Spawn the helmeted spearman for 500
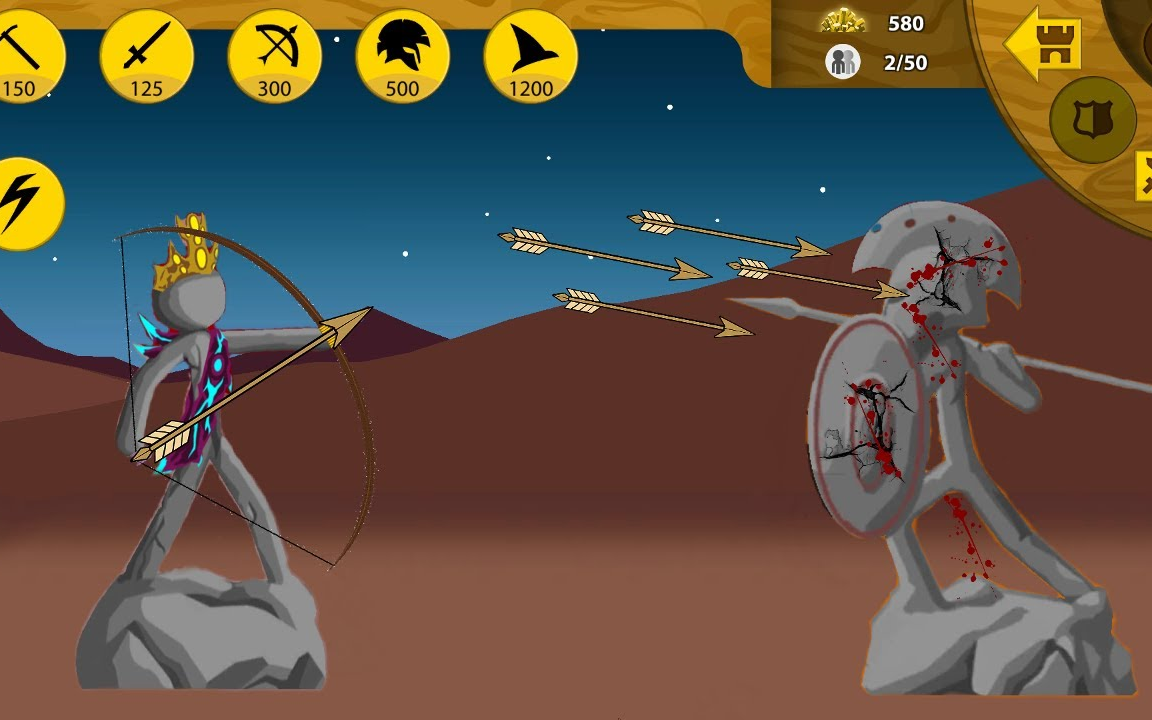Image resolution: width=1152 pixels, height=720 pixels. click(402, 56)
